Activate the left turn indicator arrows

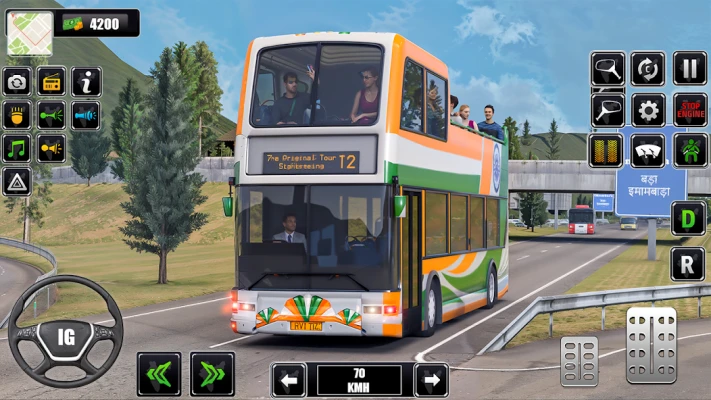point(159,374)
